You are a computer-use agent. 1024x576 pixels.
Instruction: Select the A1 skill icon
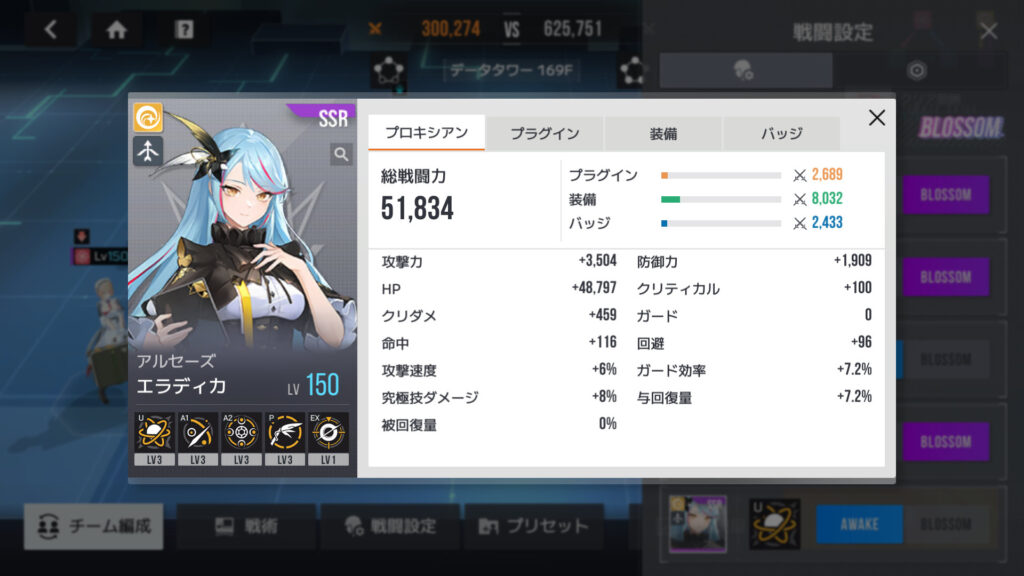tap(198, 434)
